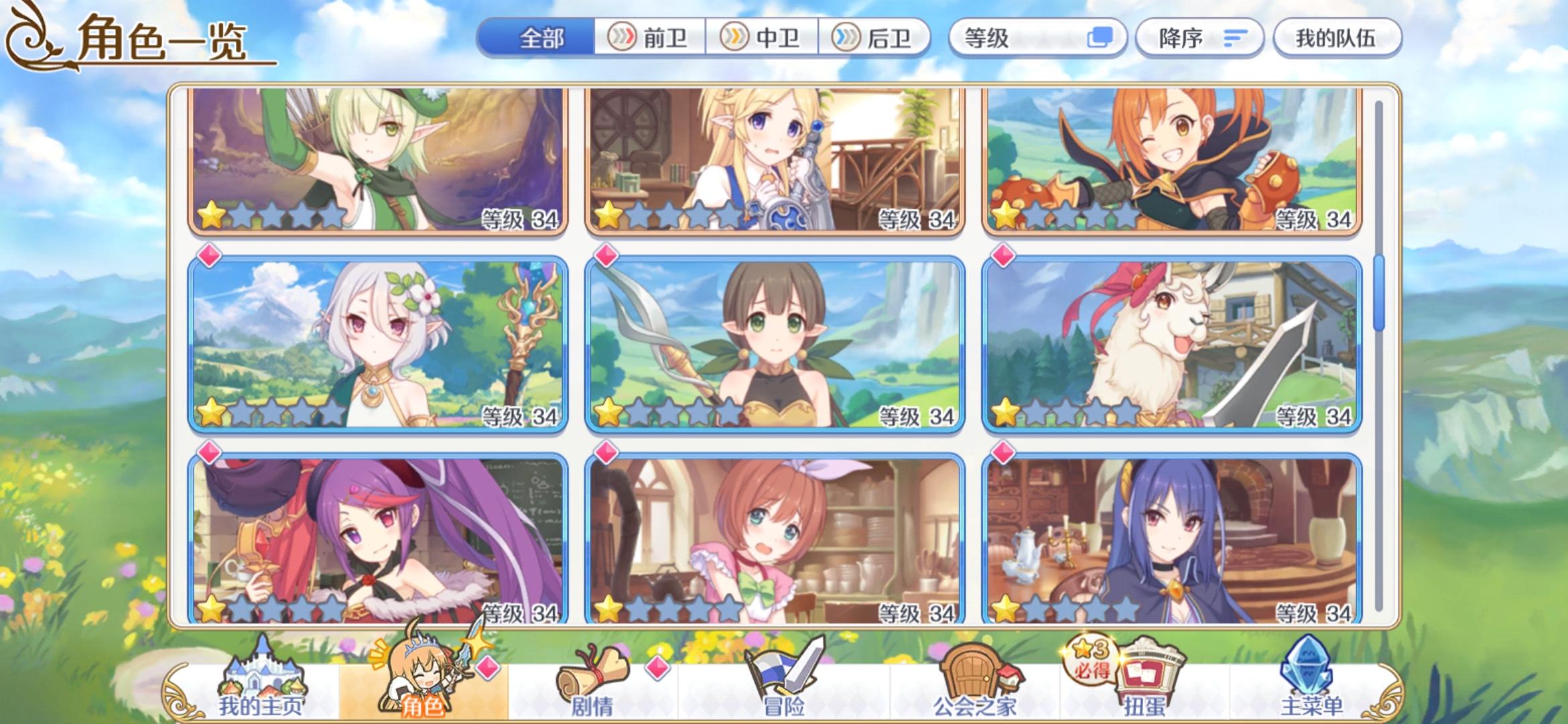
Task: Expand the 中卫 midguard filter option
Action: pyautogui.click(x=763, y=38)
